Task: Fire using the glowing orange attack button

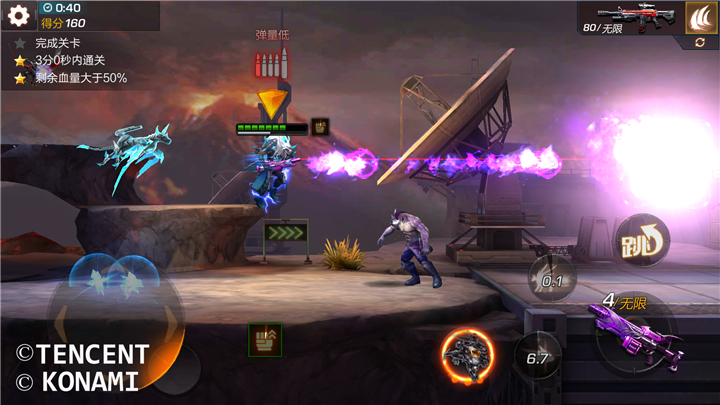Action: coord(468,356)
